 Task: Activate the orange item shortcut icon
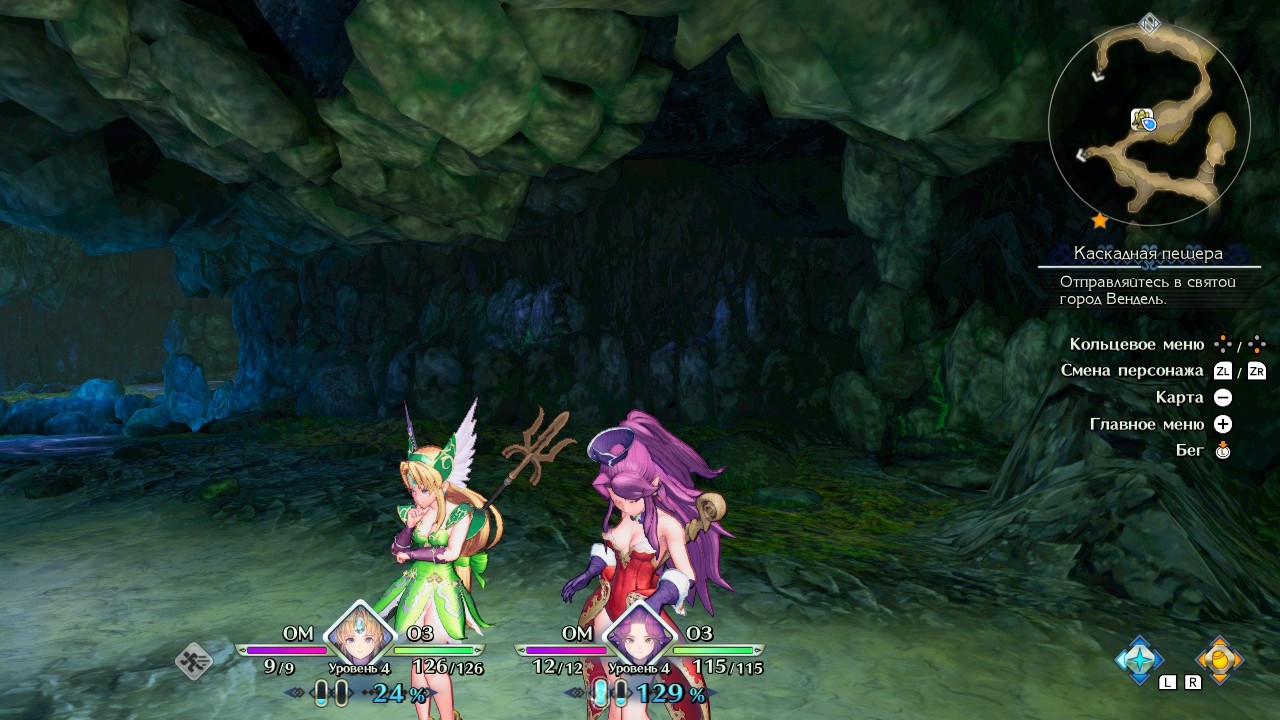click(x=1219, y=659)
